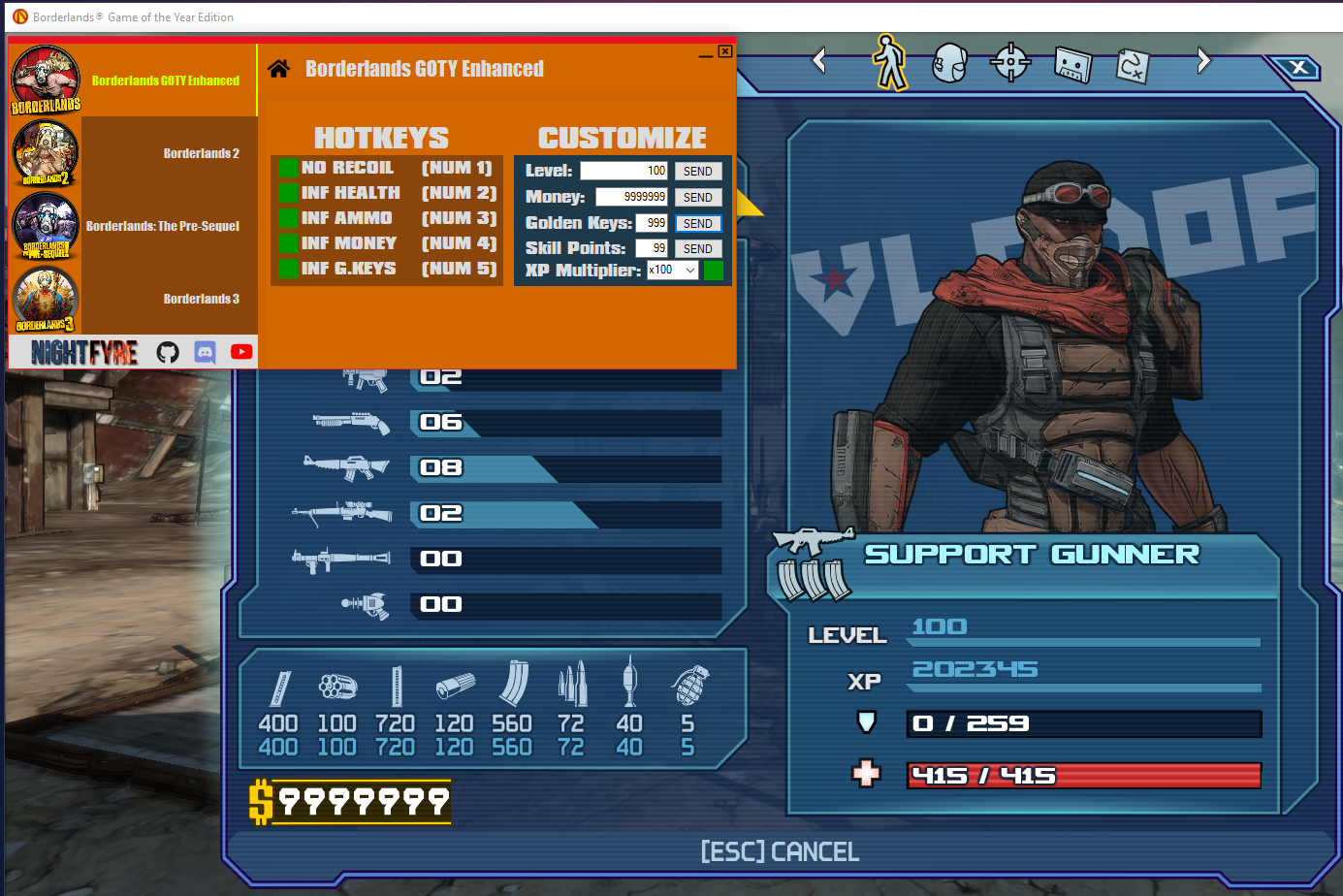Select Borderlands 3 in trainer sidebar

click(201, 299)
